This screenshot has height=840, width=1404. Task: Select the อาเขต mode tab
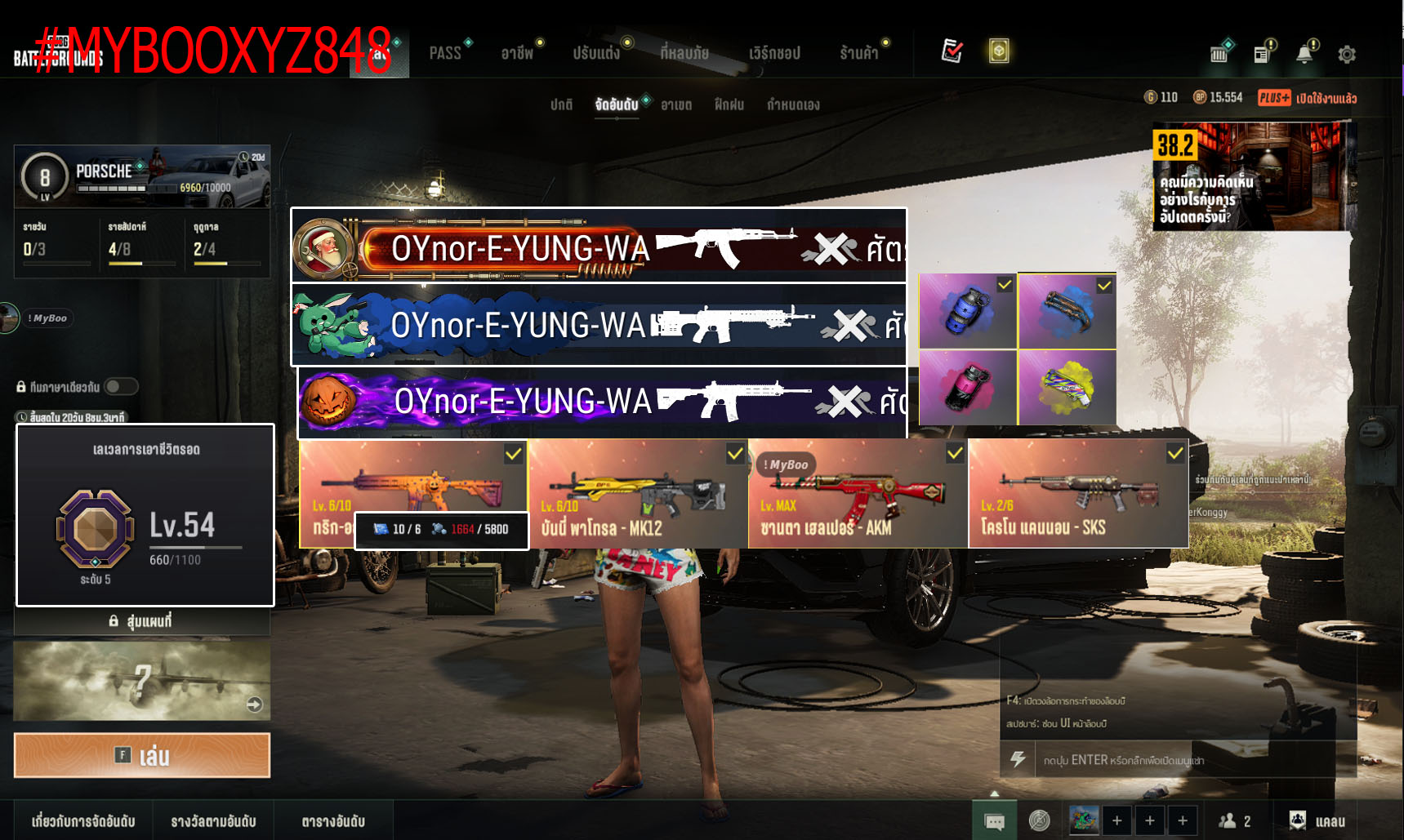(x=676, y=104)
